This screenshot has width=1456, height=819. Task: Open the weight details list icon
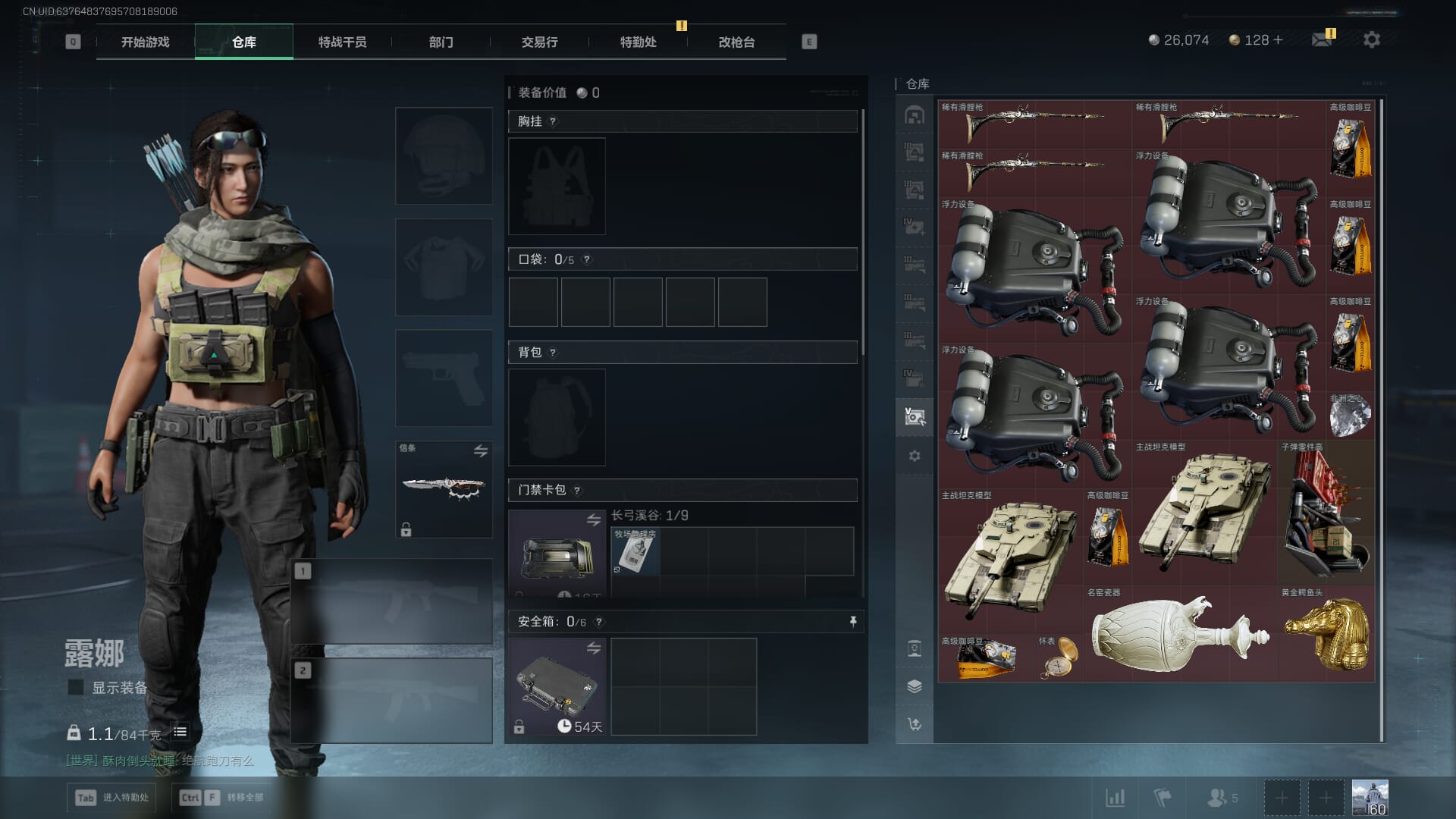(180, 732)
